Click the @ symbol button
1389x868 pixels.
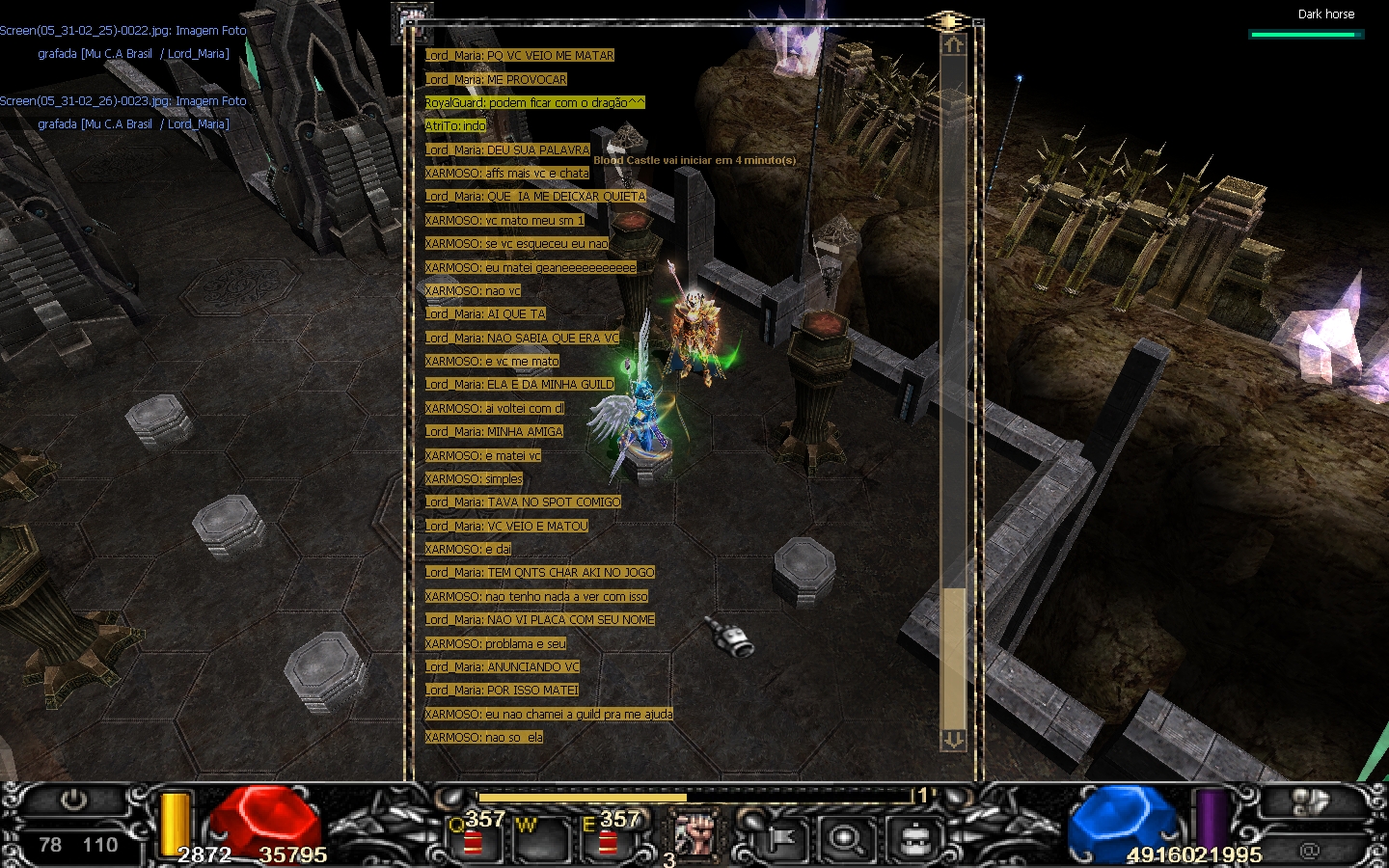point(1309,850)
